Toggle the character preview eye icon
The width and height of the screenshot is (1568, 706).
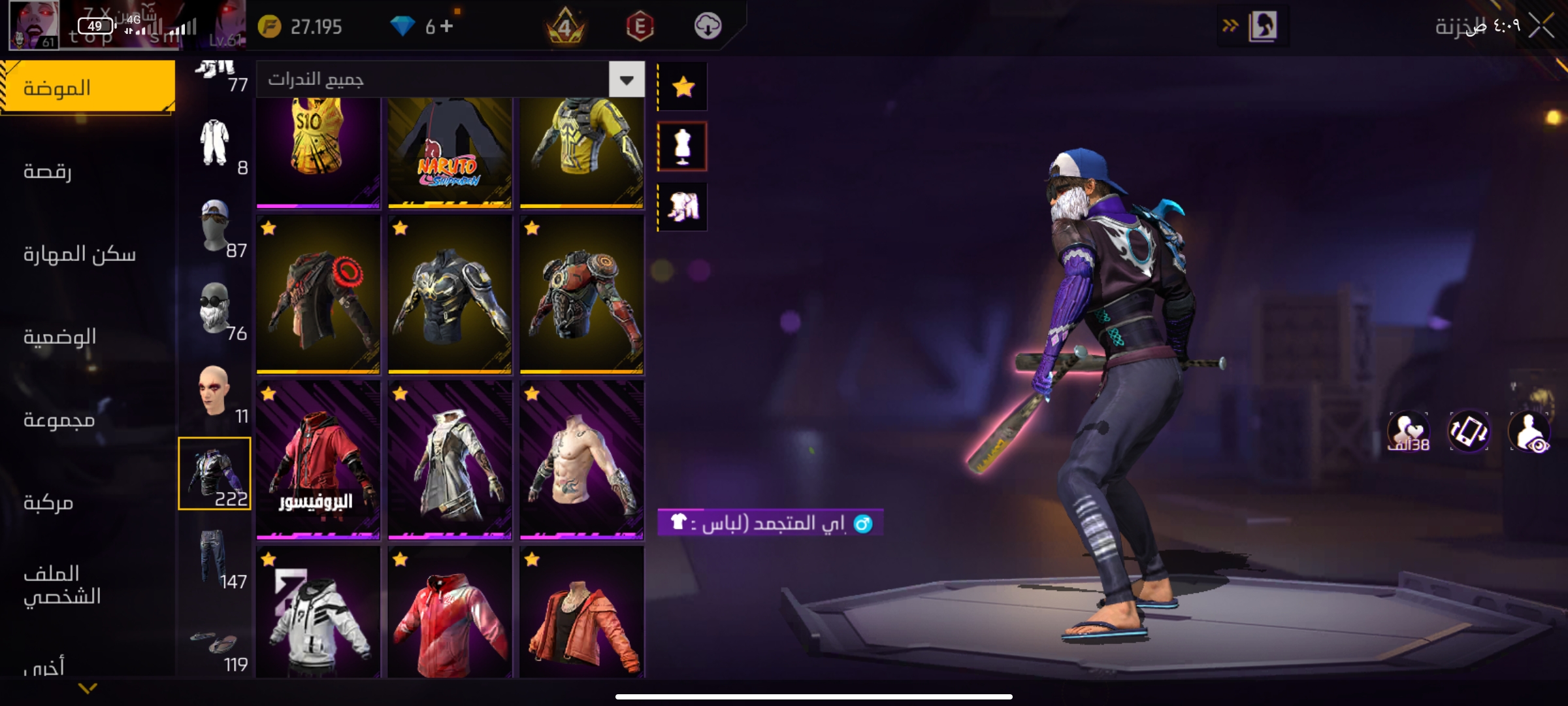(x=1529, y=431)
